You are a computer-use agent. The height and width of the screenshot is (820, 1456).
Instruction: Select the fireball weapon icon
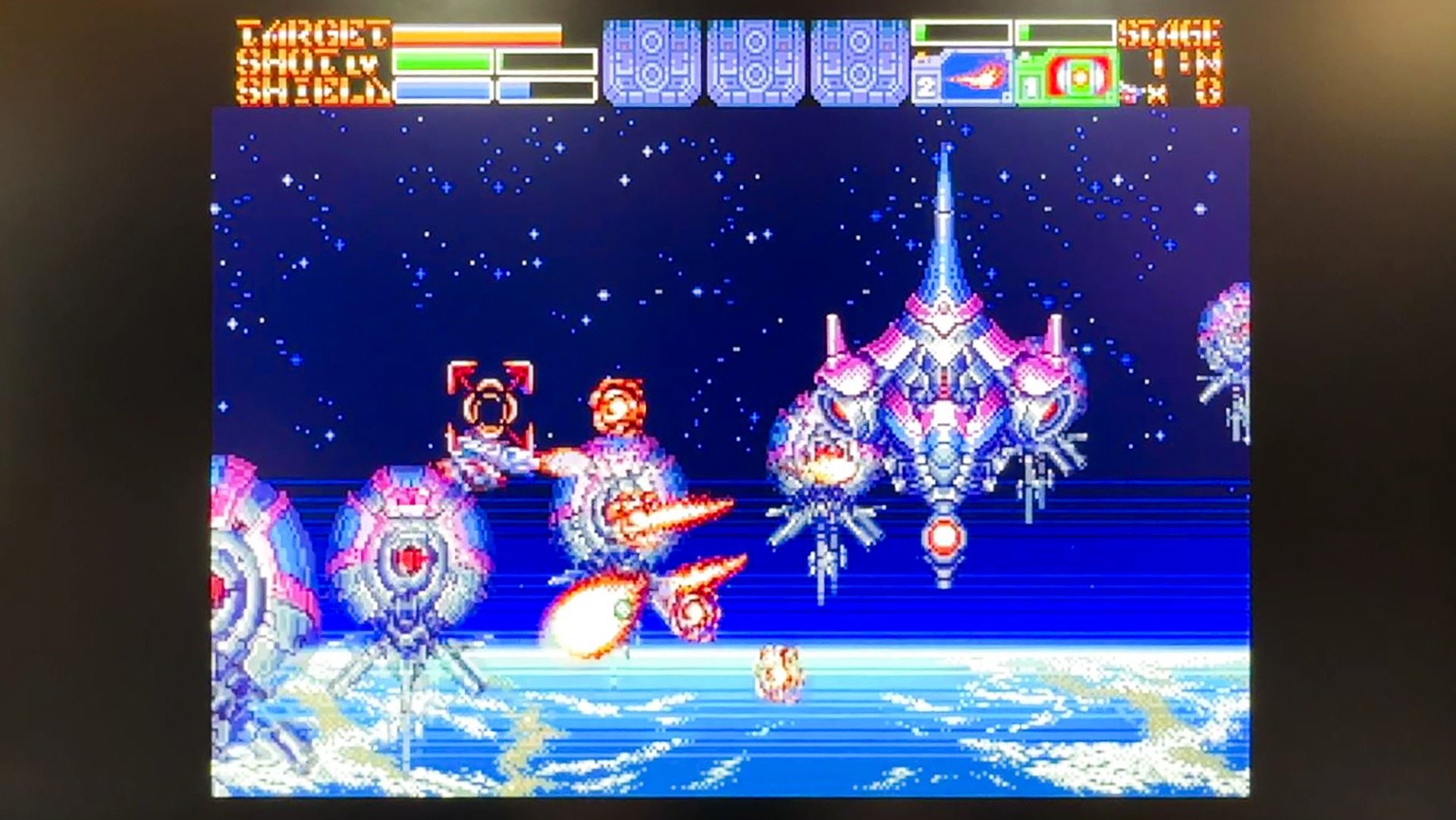pos(975,77)
